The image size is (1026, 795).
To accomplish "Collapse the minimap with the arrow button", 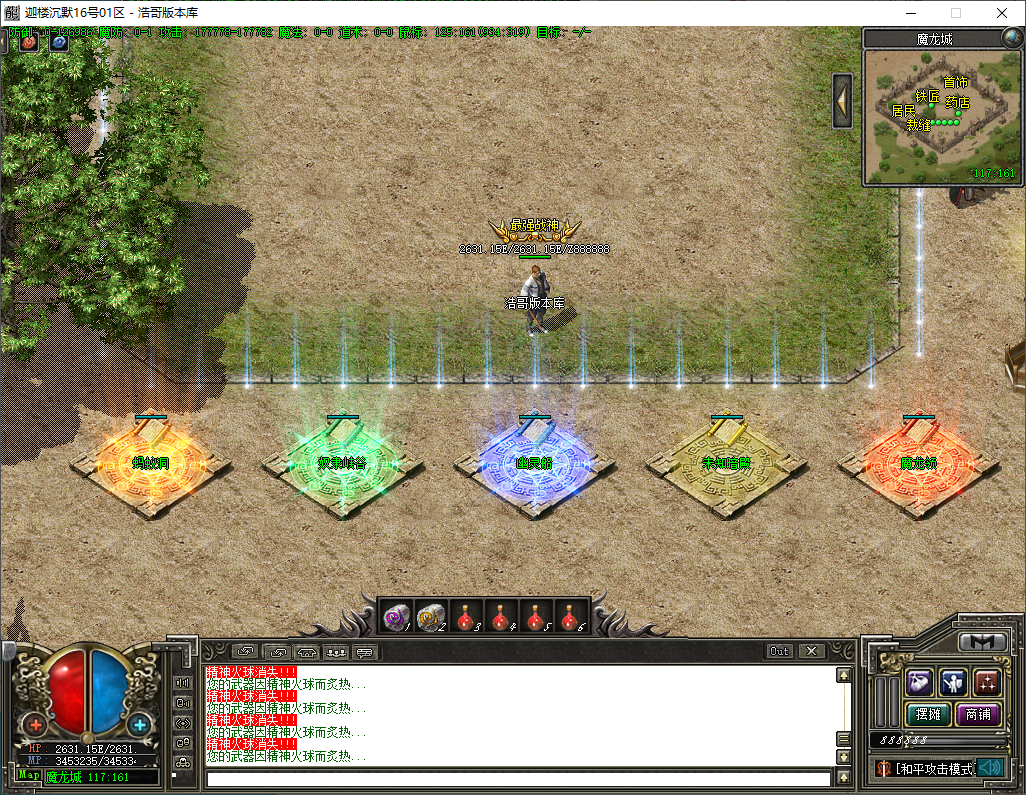I will [x=842, y=100].
